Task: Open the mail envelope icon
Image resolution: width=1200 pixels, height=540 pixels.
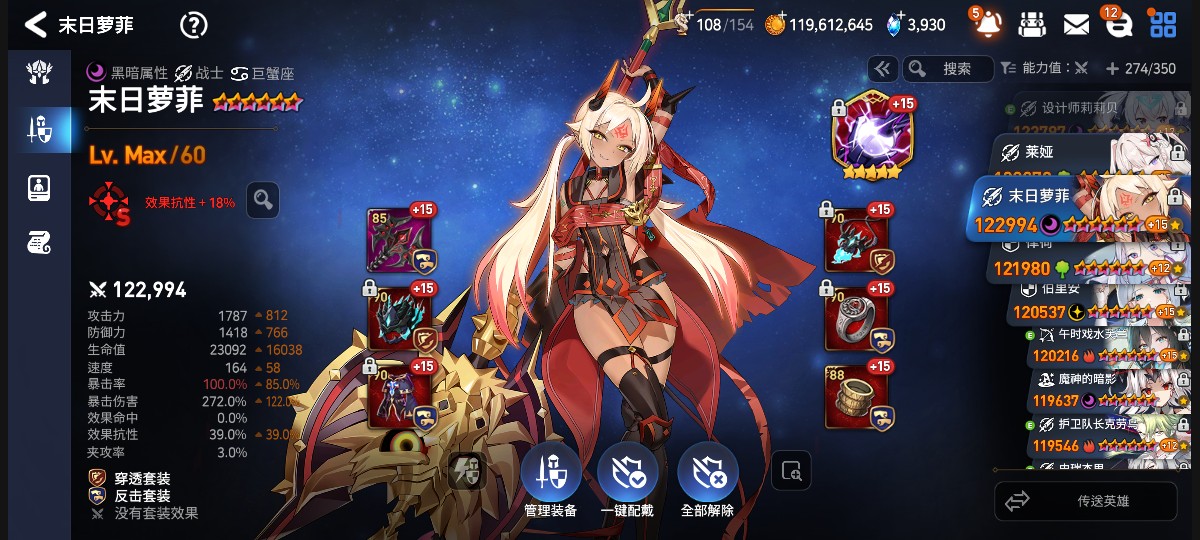Action: tap(1076, 24)
